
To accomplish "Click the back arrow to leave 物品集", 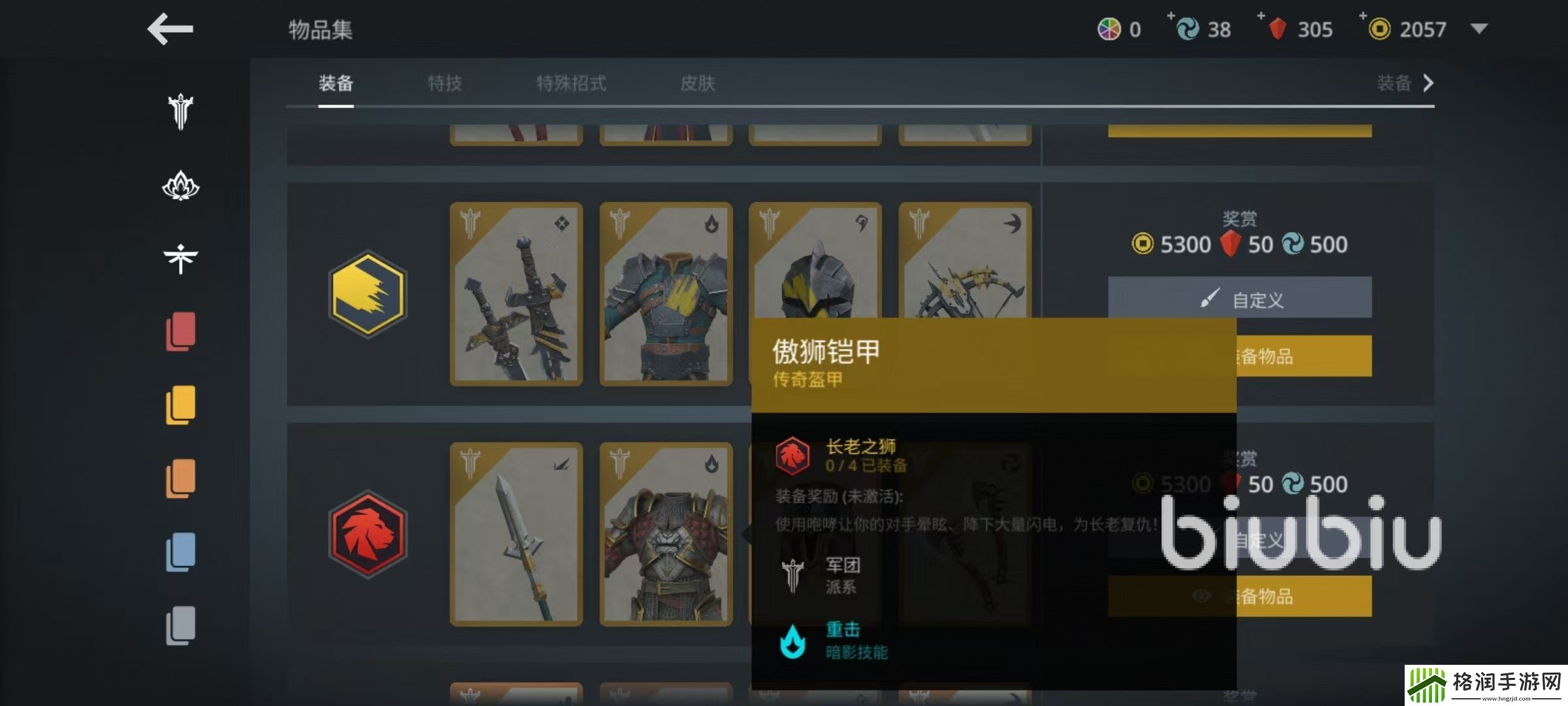I will [x=170, y=29].
